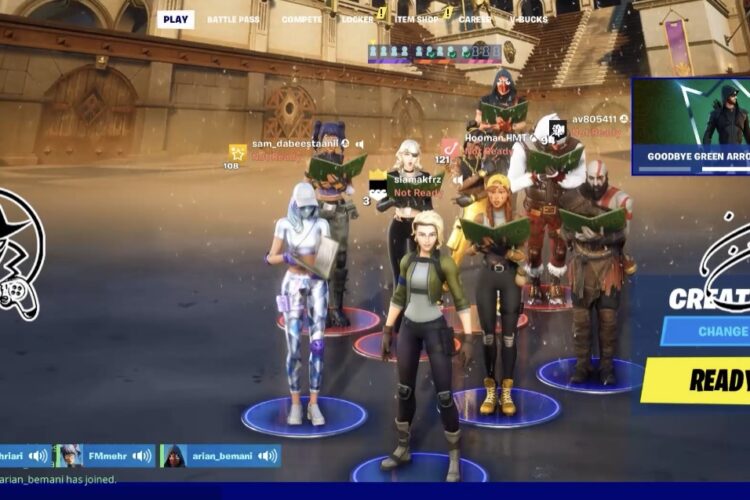Select the PLAY tab
Image resolution: width=750 pixels, height=500 pixels.
pos(175,19)
